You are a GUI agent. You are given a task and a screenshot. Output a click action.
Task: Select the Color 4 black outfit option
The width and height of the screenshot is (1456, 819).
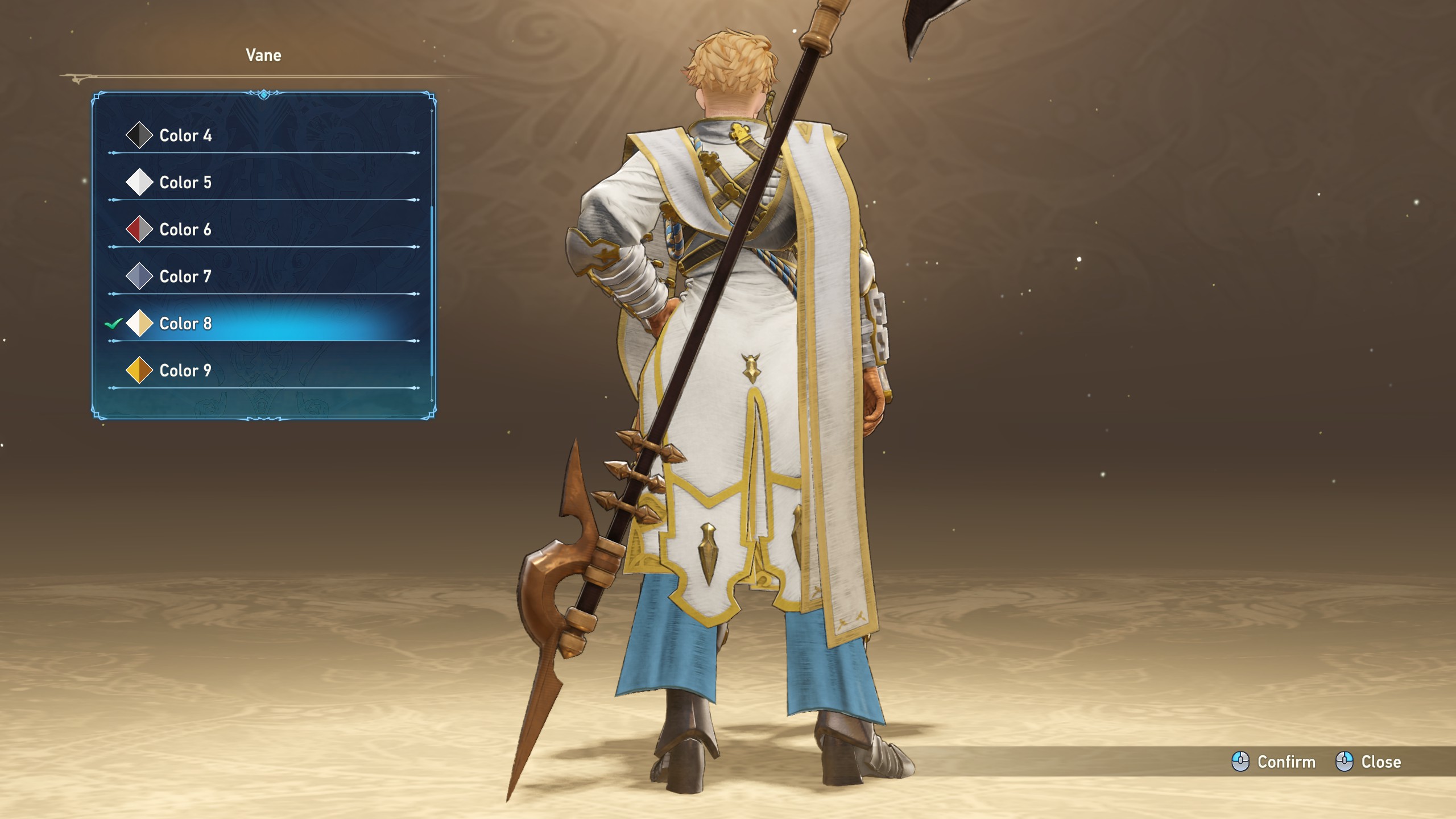[x=185, y=135]
